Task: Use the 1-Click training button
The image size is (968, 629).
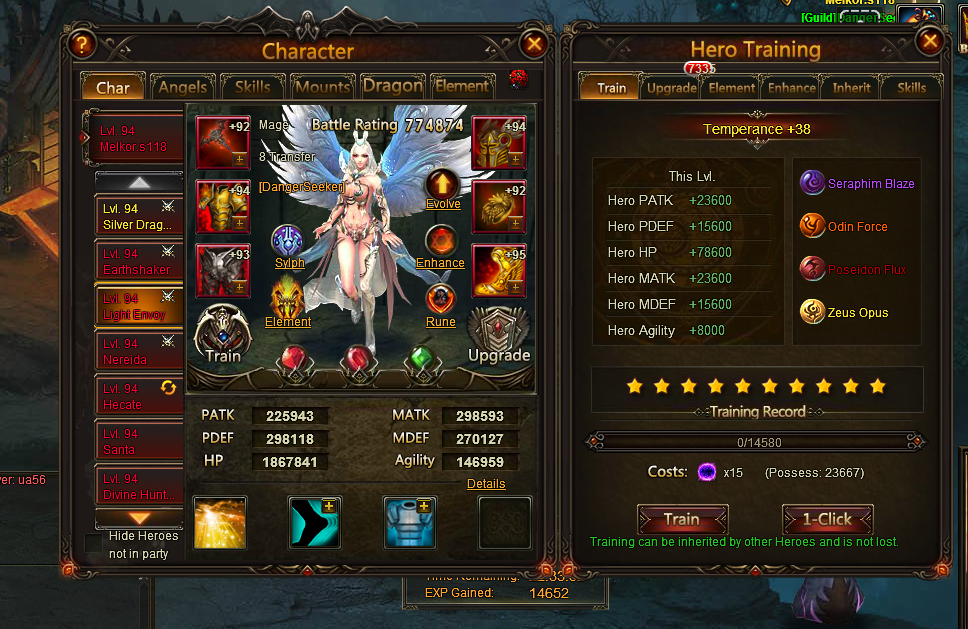Action: click(828, 519)
